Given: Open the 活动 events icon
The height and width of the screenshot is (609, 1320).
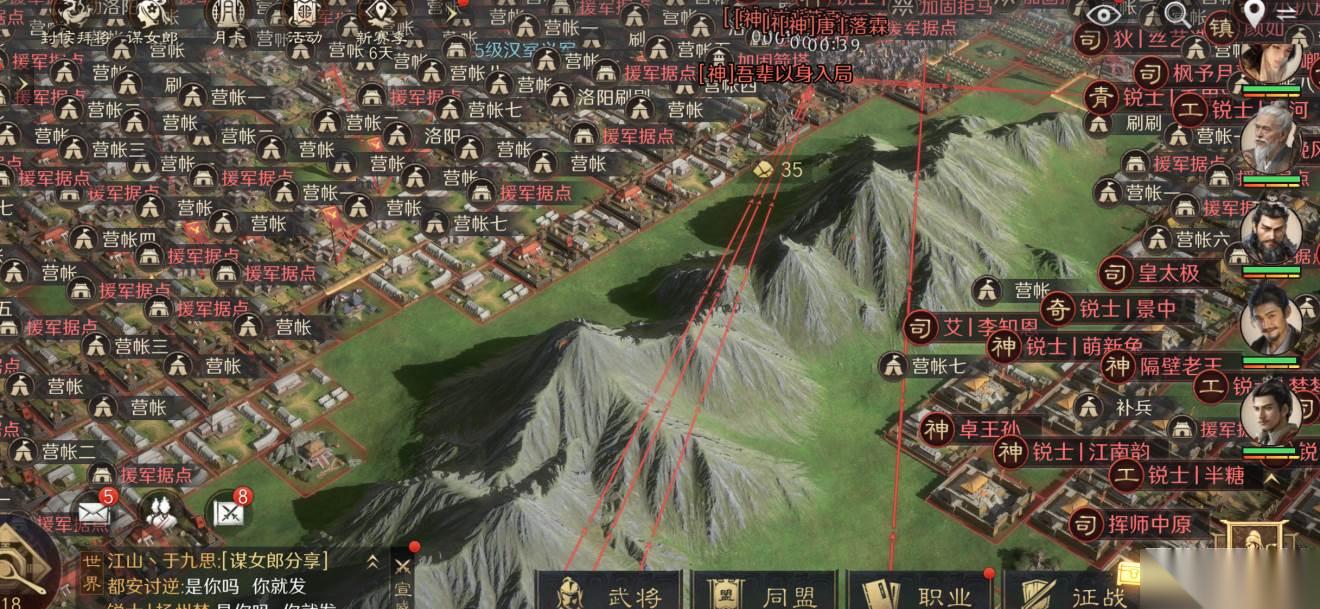Looking at the screenshot, I should [x=303, y=16].
